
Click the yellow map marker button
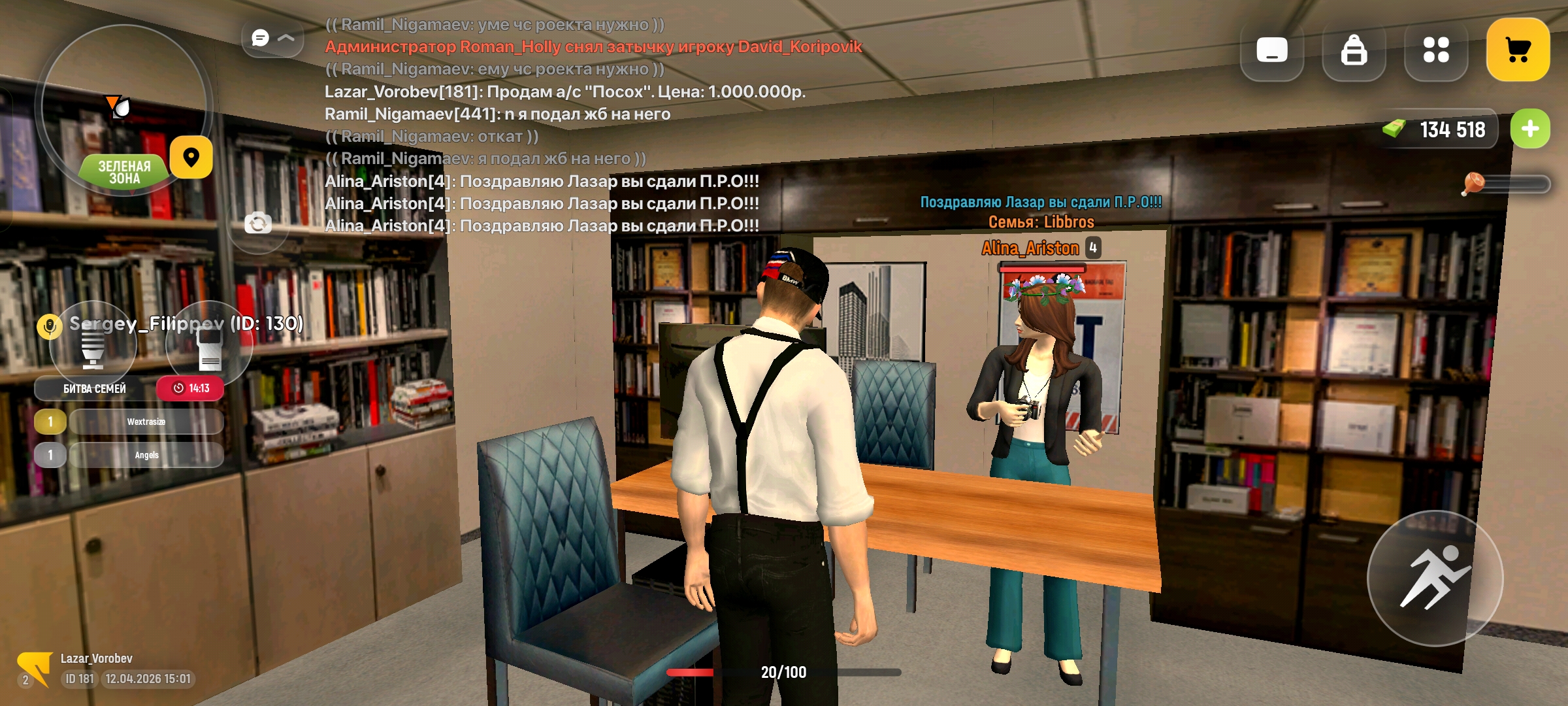click(191, 158)
